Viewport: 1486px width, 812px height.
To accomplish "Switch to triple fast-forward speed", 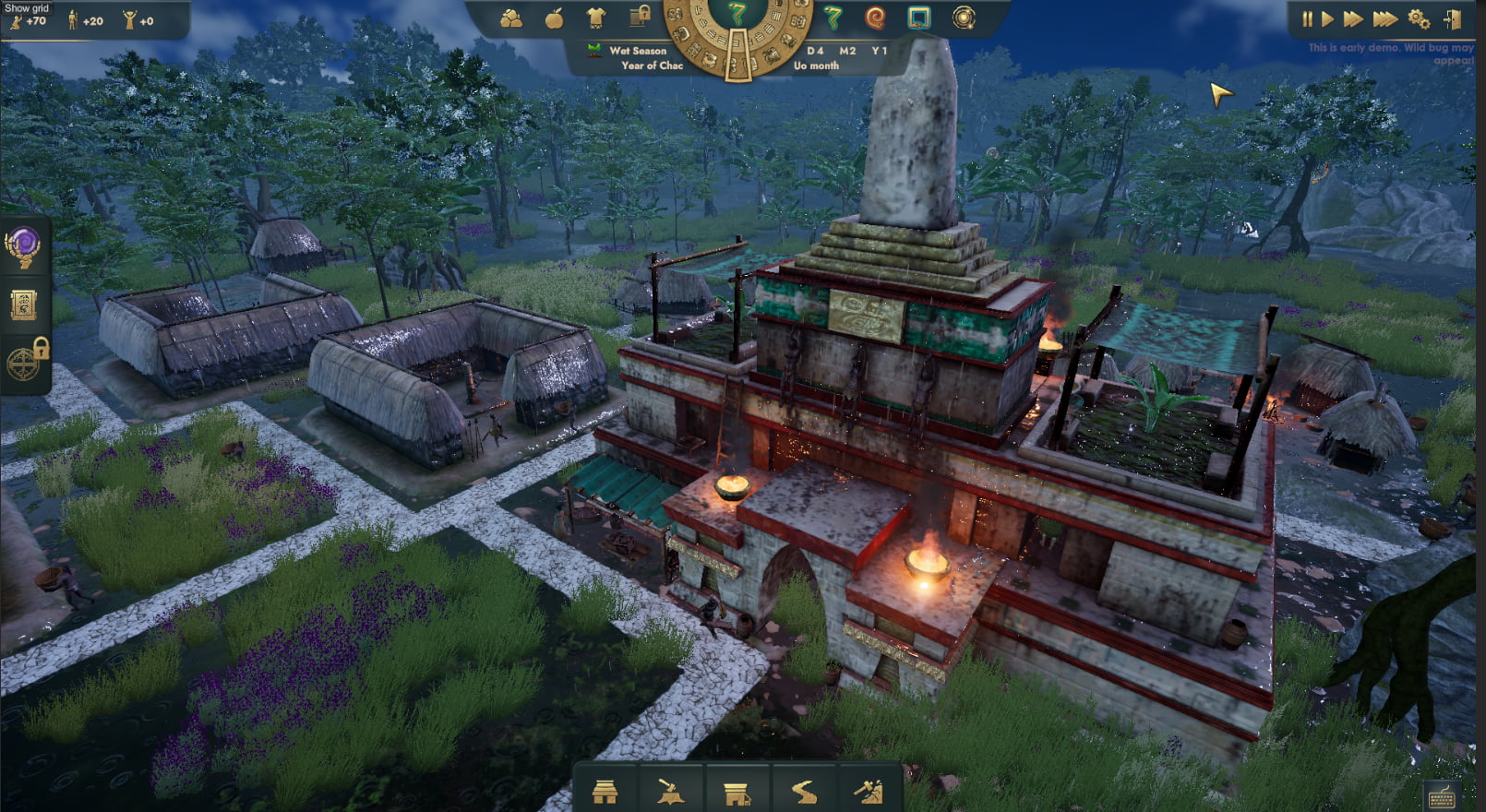I will pos(1384,18).
